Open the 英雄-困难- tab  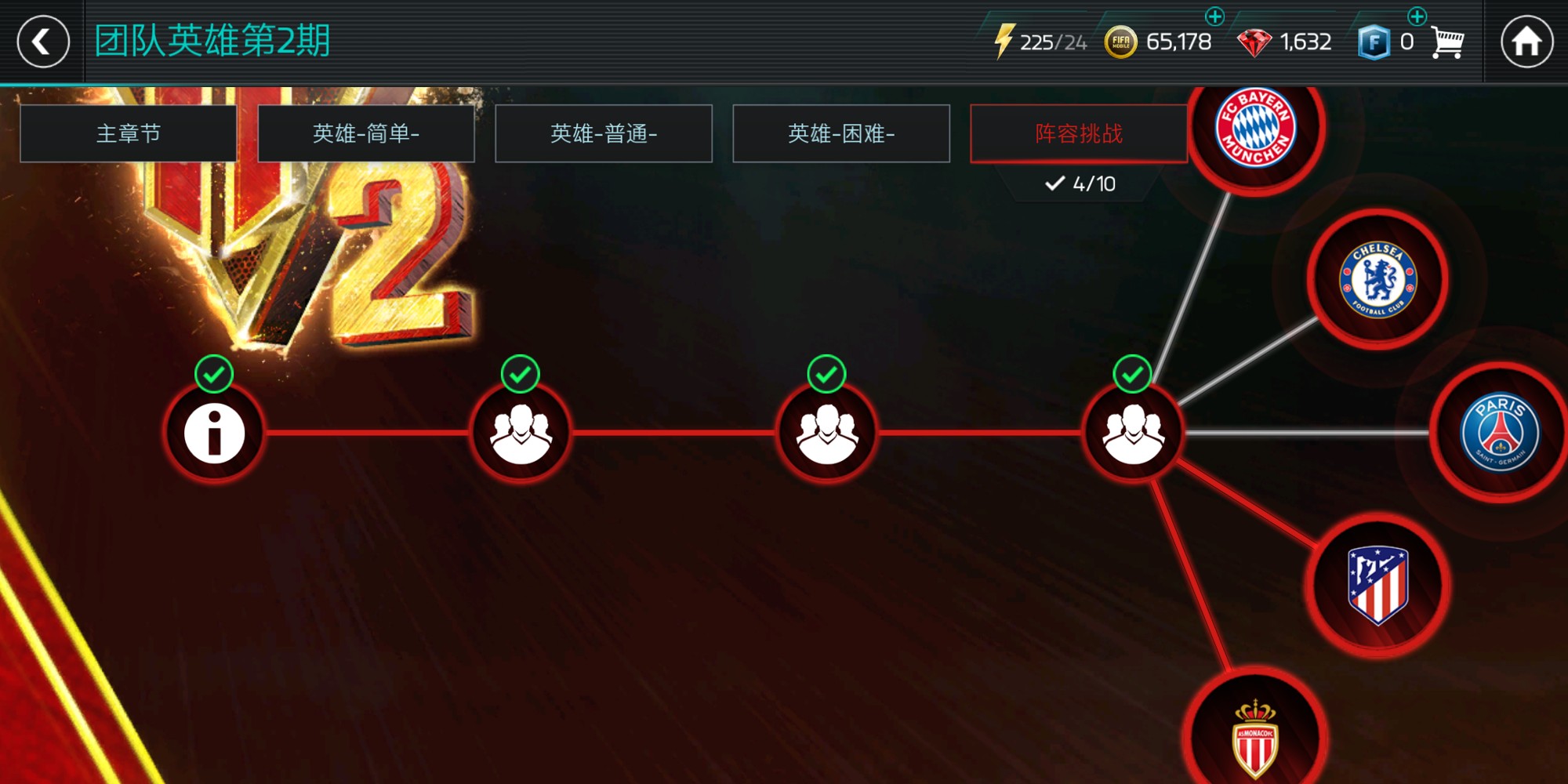pyautogui.click(x=841, y=133)
